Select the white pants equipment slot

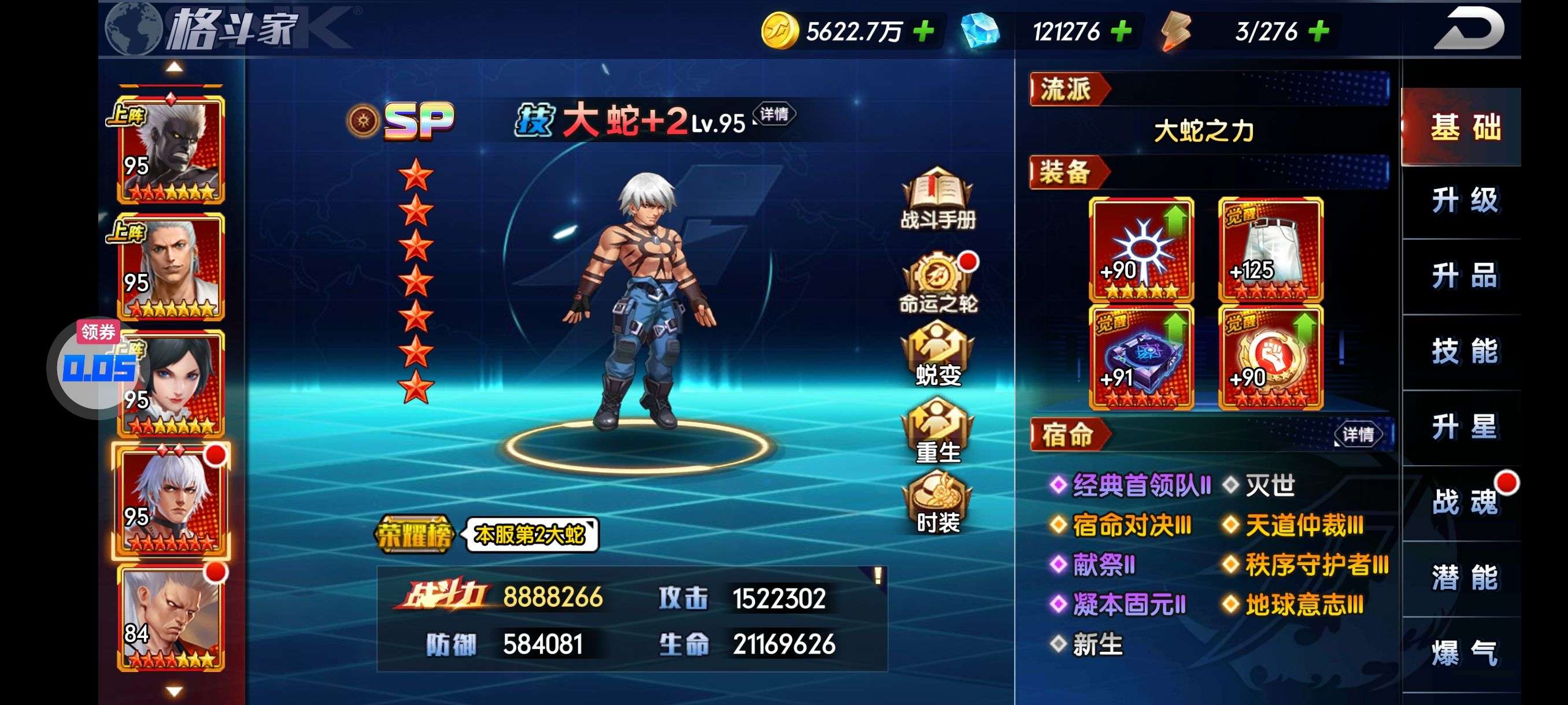tap(1270, 250)
